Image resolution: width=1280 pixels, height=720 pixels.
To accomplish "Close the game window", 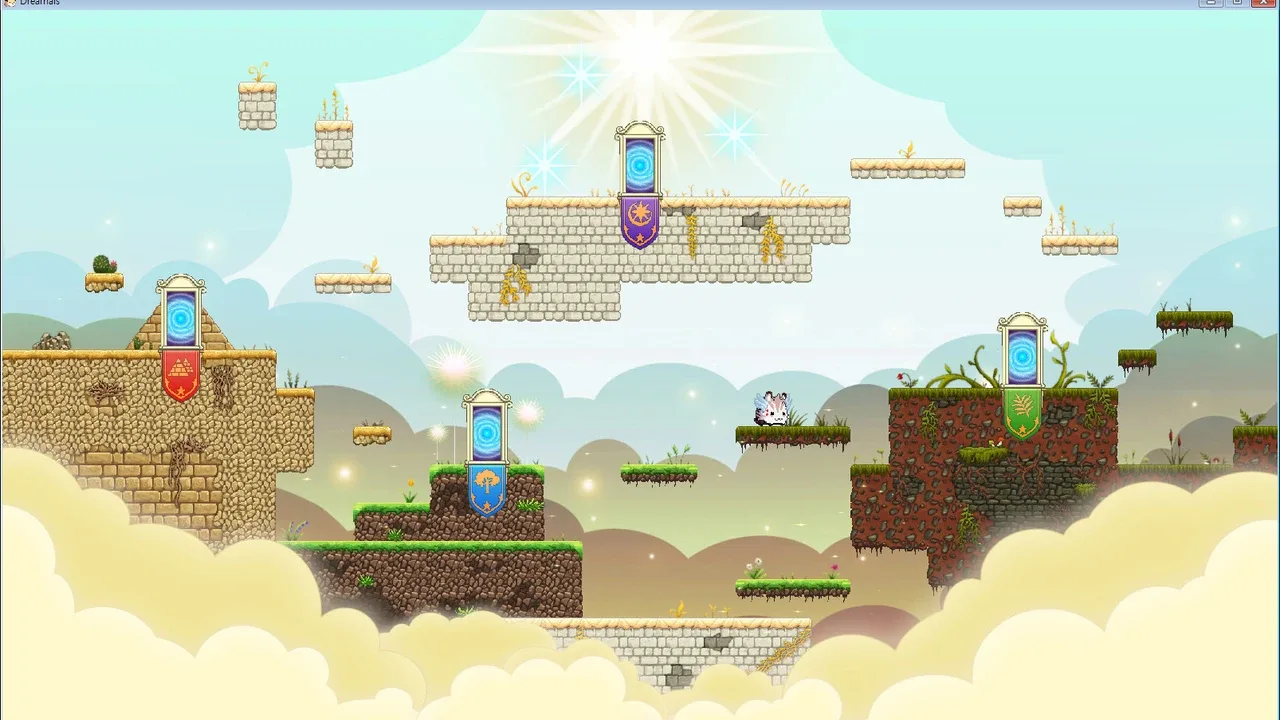I will tap(1264, 3).
